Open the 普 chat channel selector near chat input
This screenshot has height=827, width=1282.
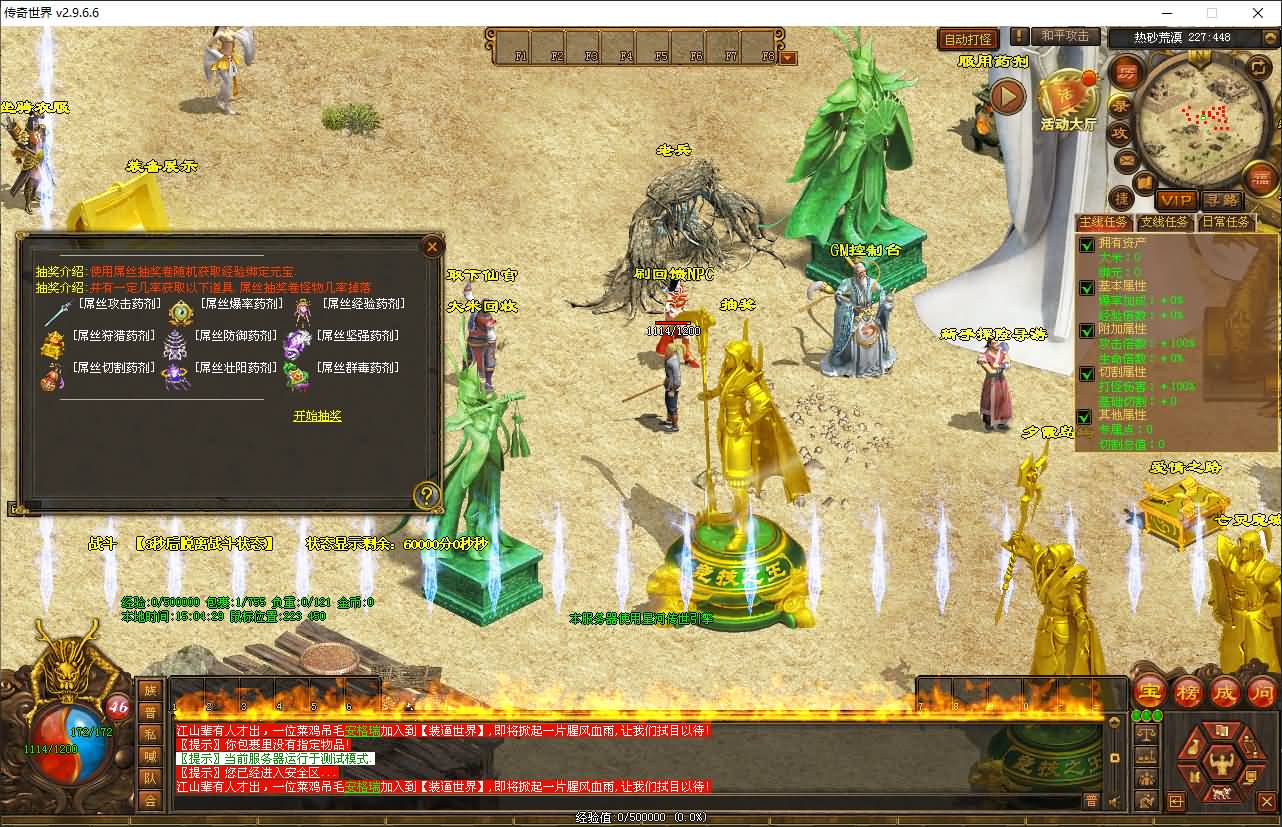(x=1094, y=800)
